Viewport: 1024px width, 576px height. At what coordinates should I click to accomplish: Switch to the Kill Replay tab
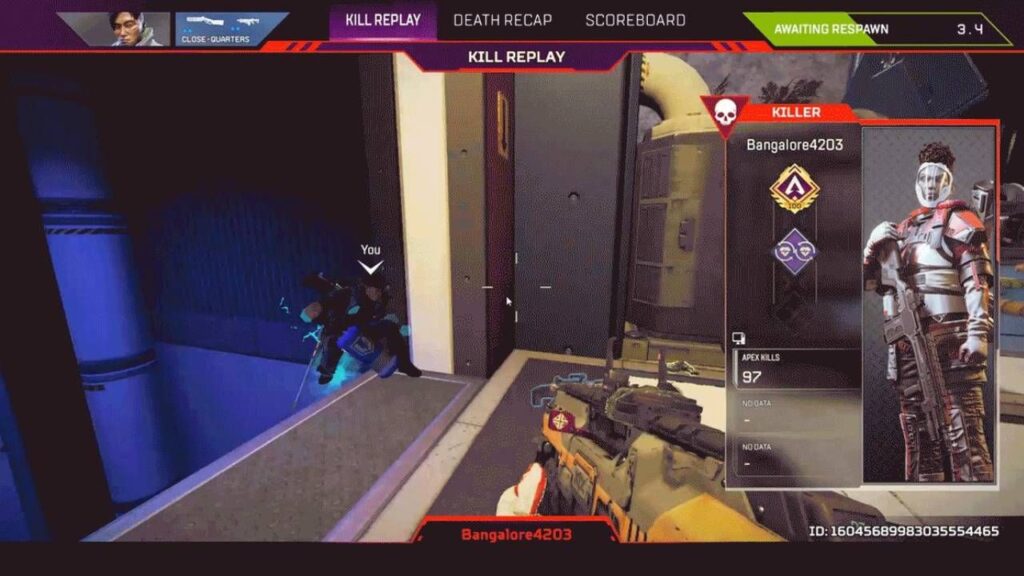383,20
